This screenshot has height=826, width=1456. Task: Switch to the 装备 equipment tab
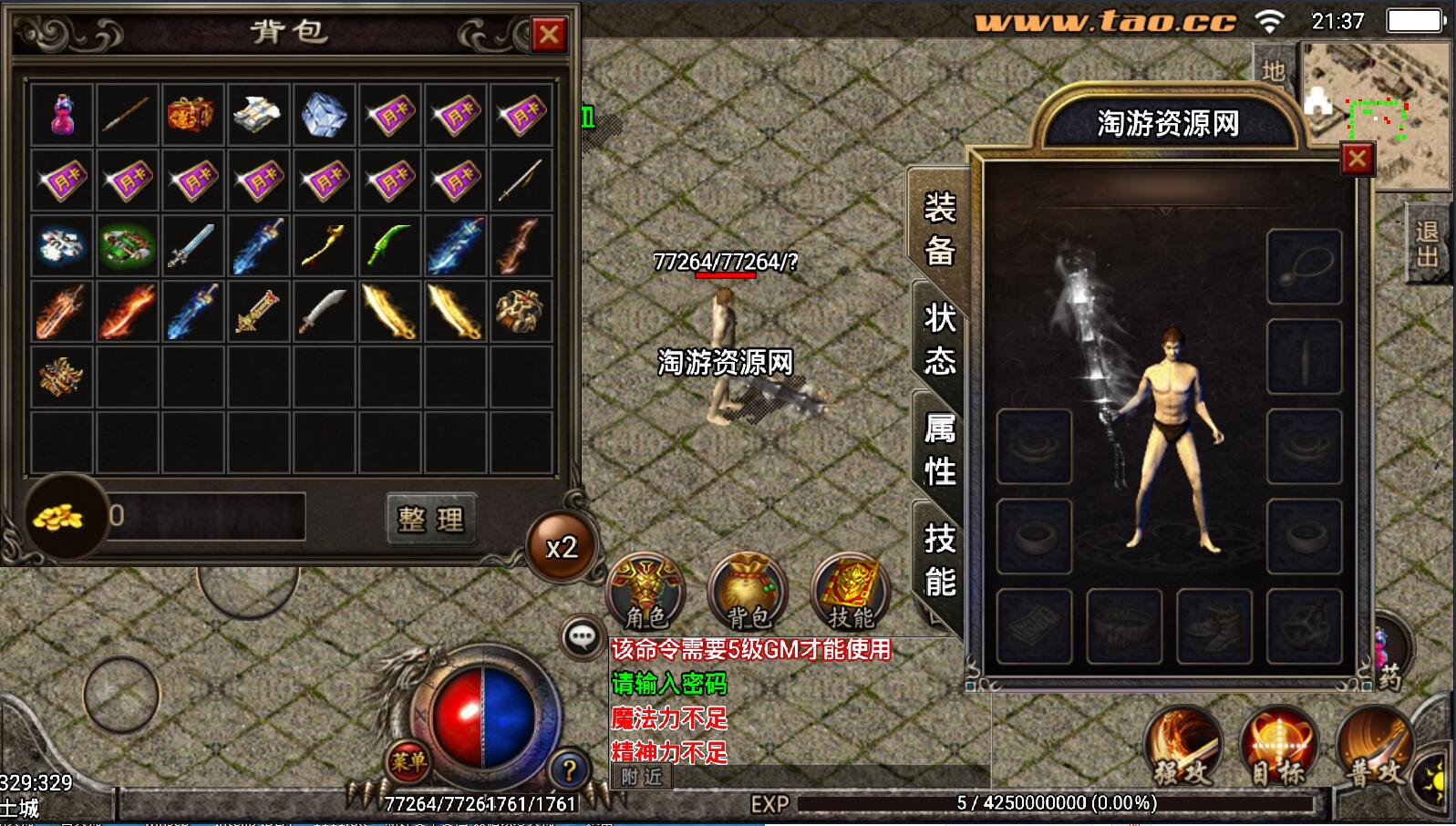point(939,229)
